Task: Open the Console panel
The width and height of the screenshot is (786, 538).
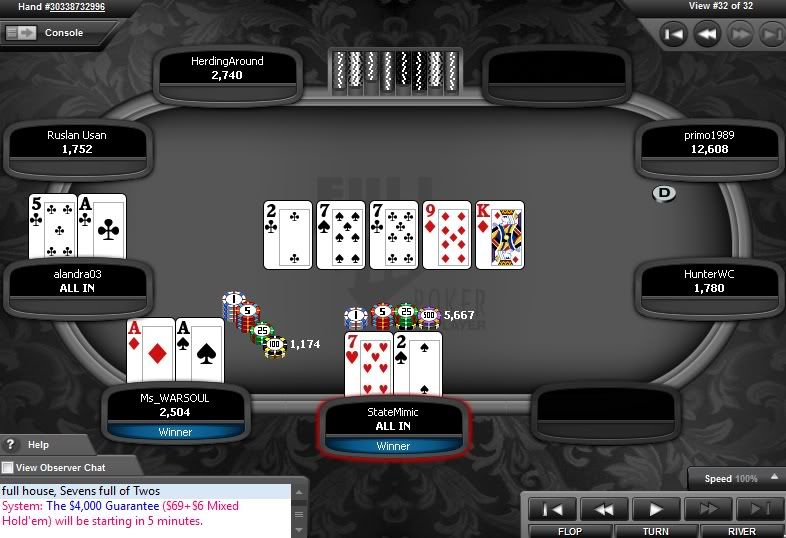Action: pyautogui.click(x=45, y=33)
